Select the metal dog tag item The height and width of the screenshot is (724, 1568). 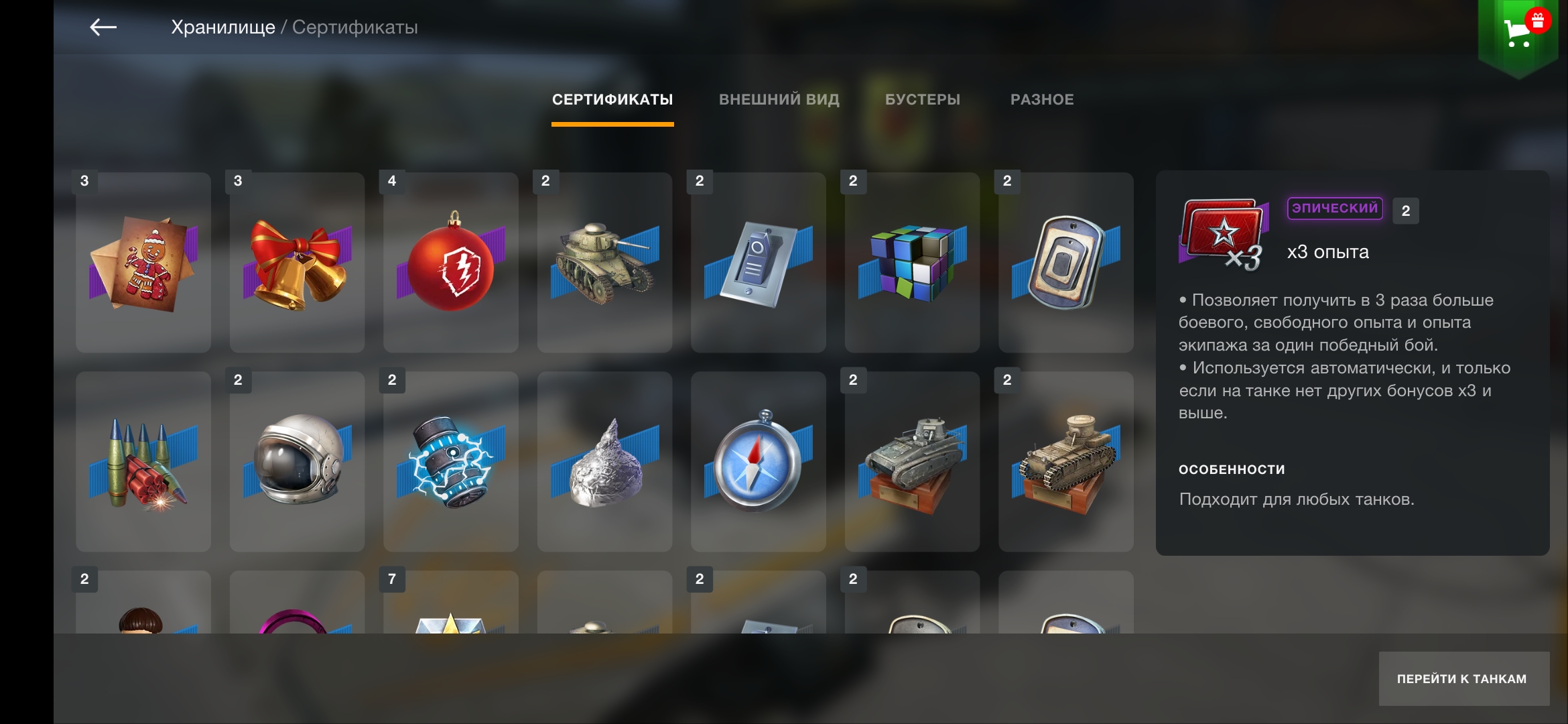[1065, 263]
